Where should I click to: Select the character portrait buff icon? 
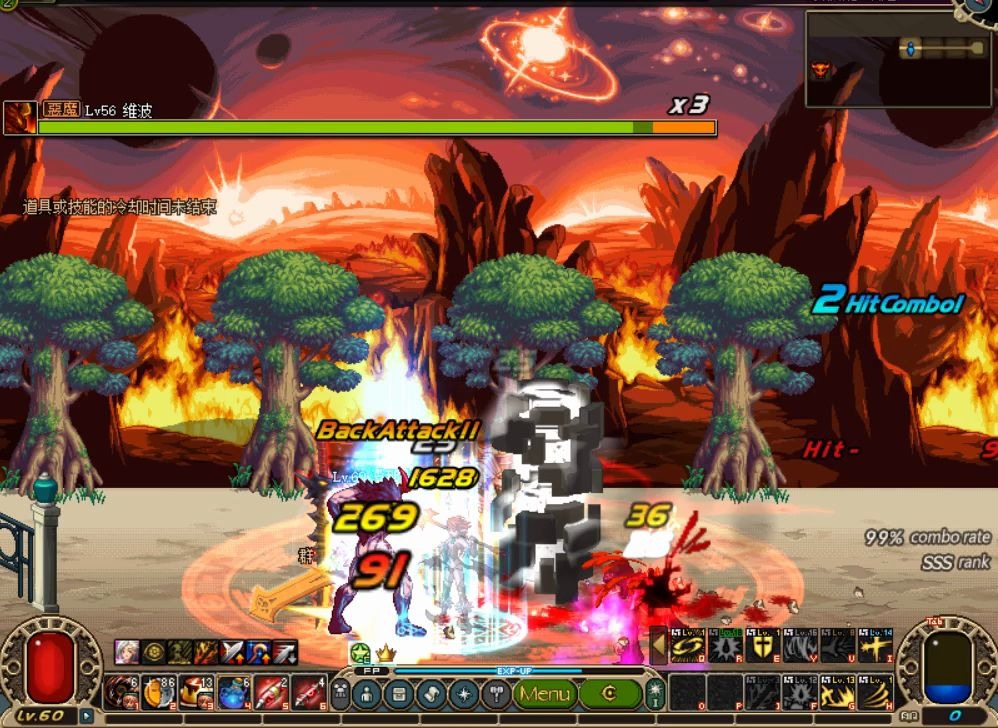125,652
